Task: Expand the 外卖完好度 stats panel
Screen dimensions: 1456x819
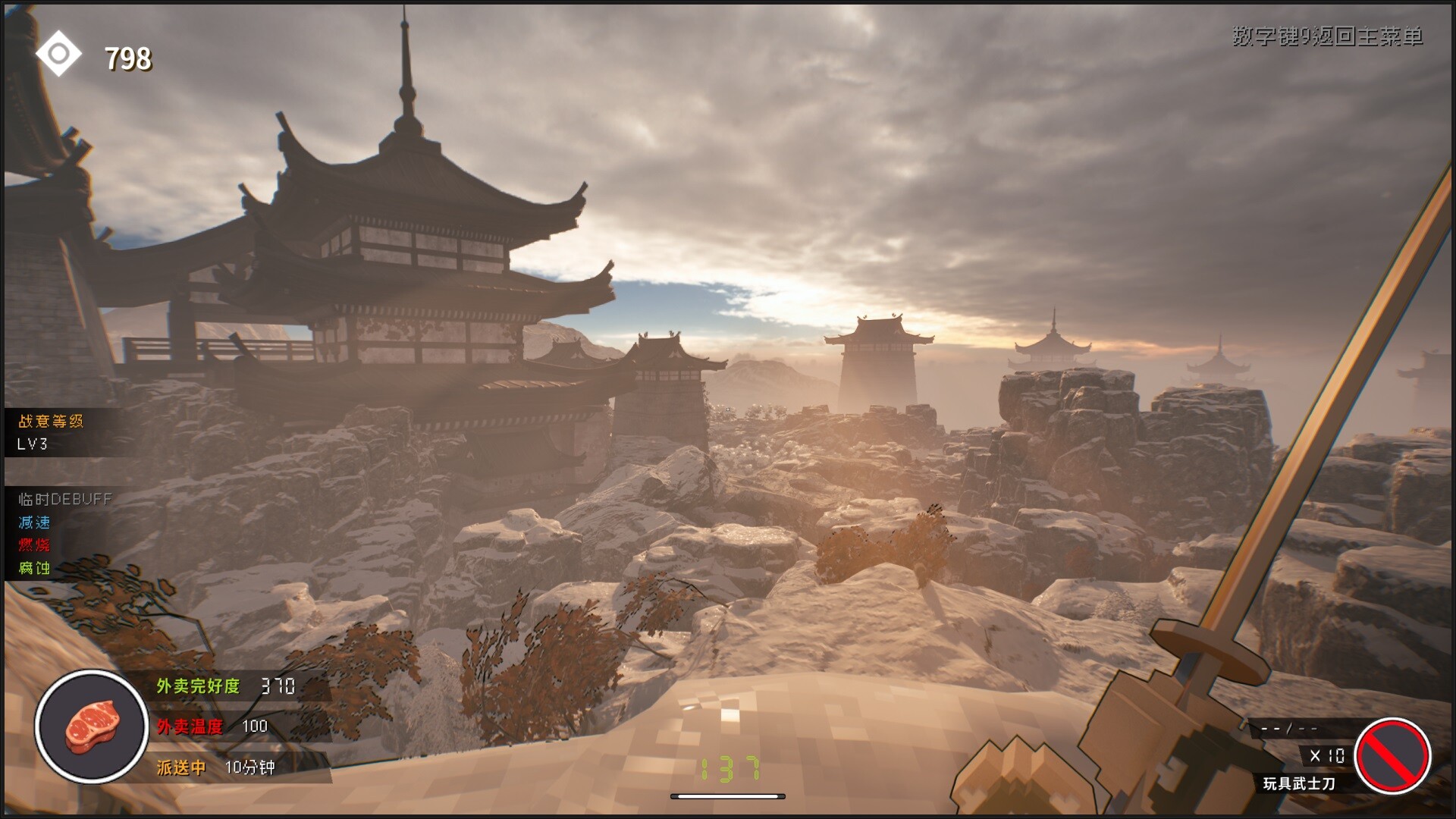Action: [227, 686]
